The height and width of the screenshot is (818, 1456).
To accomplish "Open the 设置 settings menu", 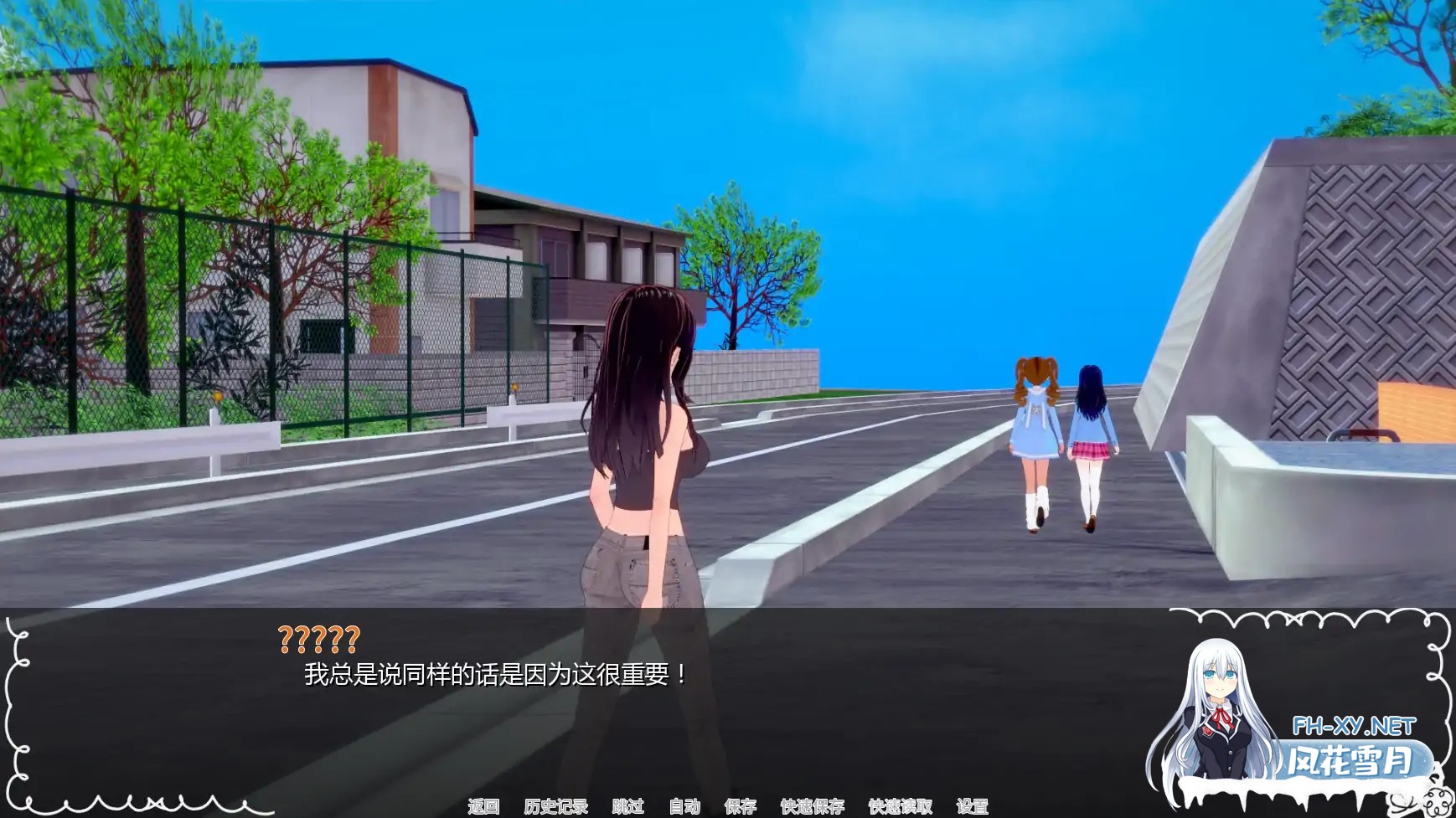I will (x=972, y=808).
